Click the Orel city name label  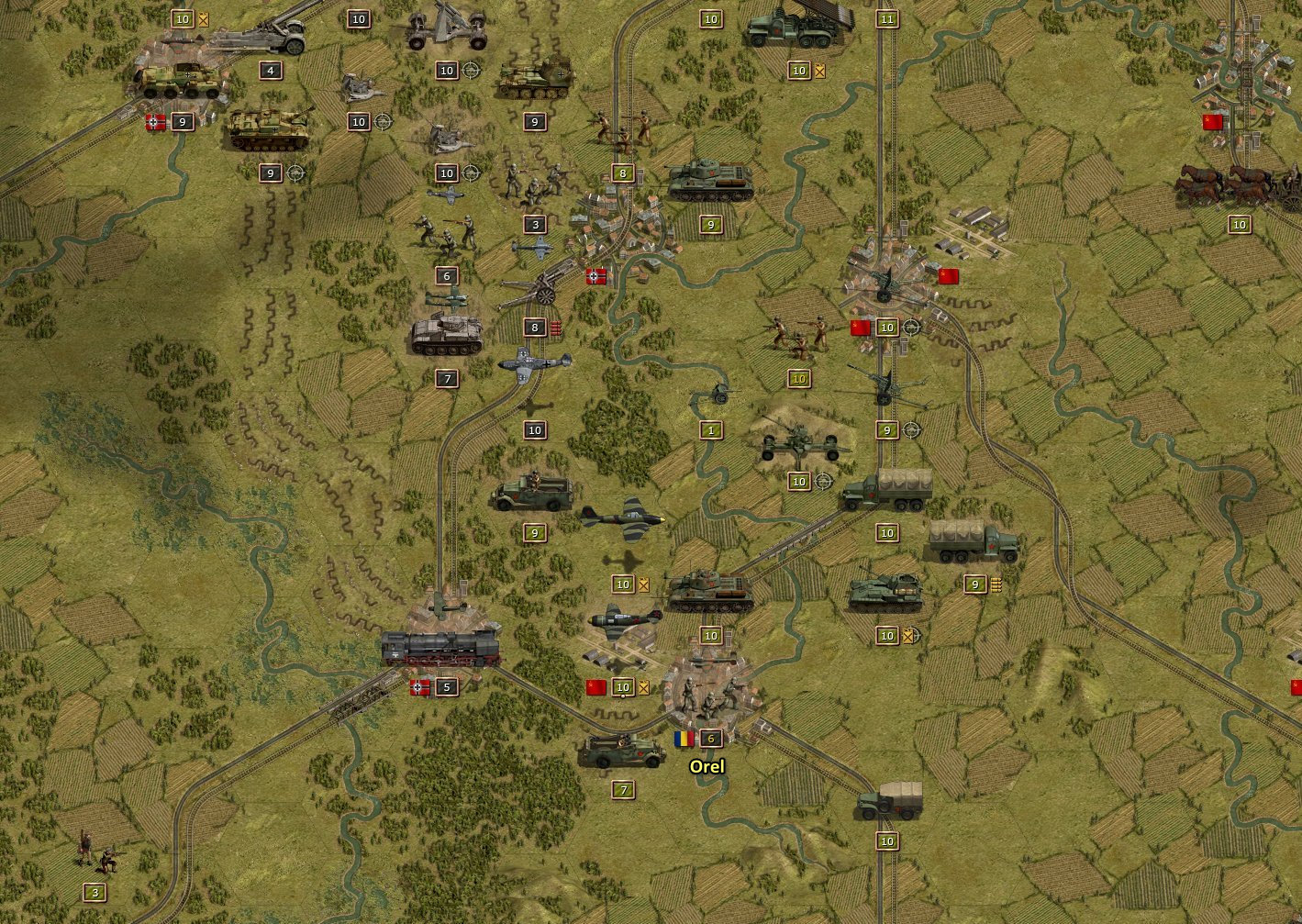tap(705, 764)
